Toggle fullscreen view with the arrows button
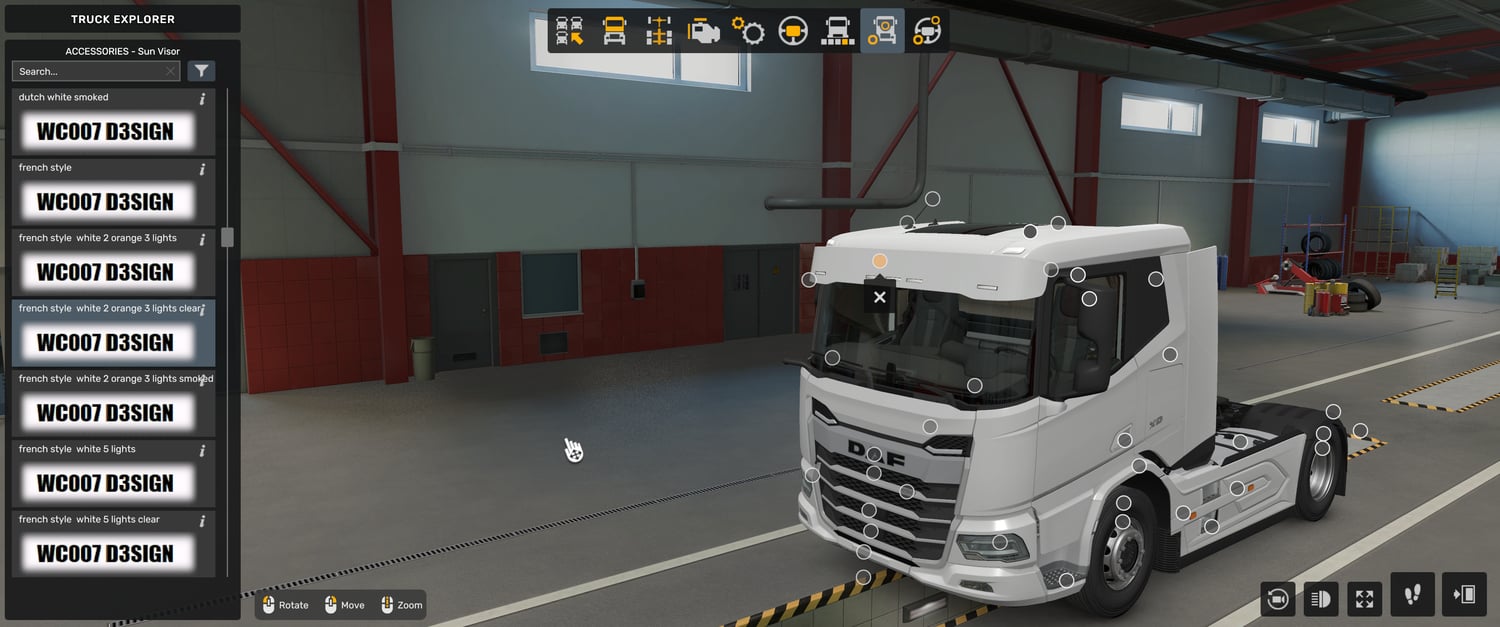 pyautogui.click(x=1364, y=599)
